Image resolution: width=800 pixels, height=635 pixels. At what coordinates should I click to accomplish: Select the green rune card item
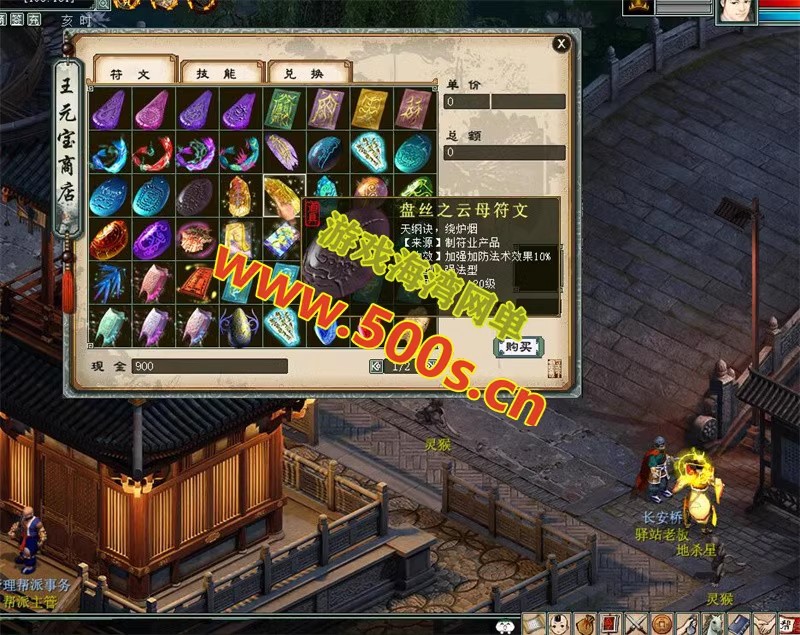[x=282, y=107]
